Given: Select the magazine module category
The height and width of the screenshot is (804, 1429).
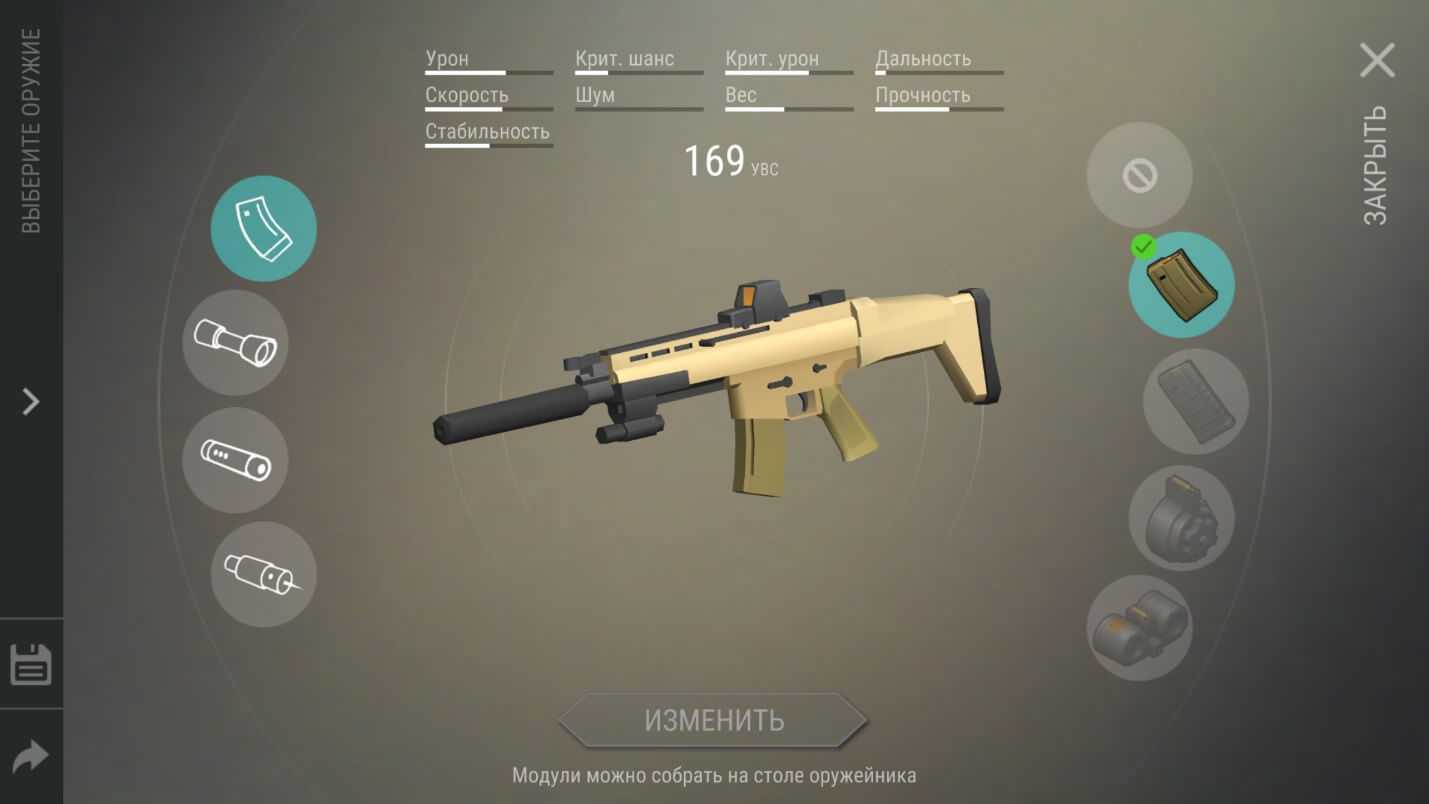Looking at the screenshot, I should pos(263,228).
